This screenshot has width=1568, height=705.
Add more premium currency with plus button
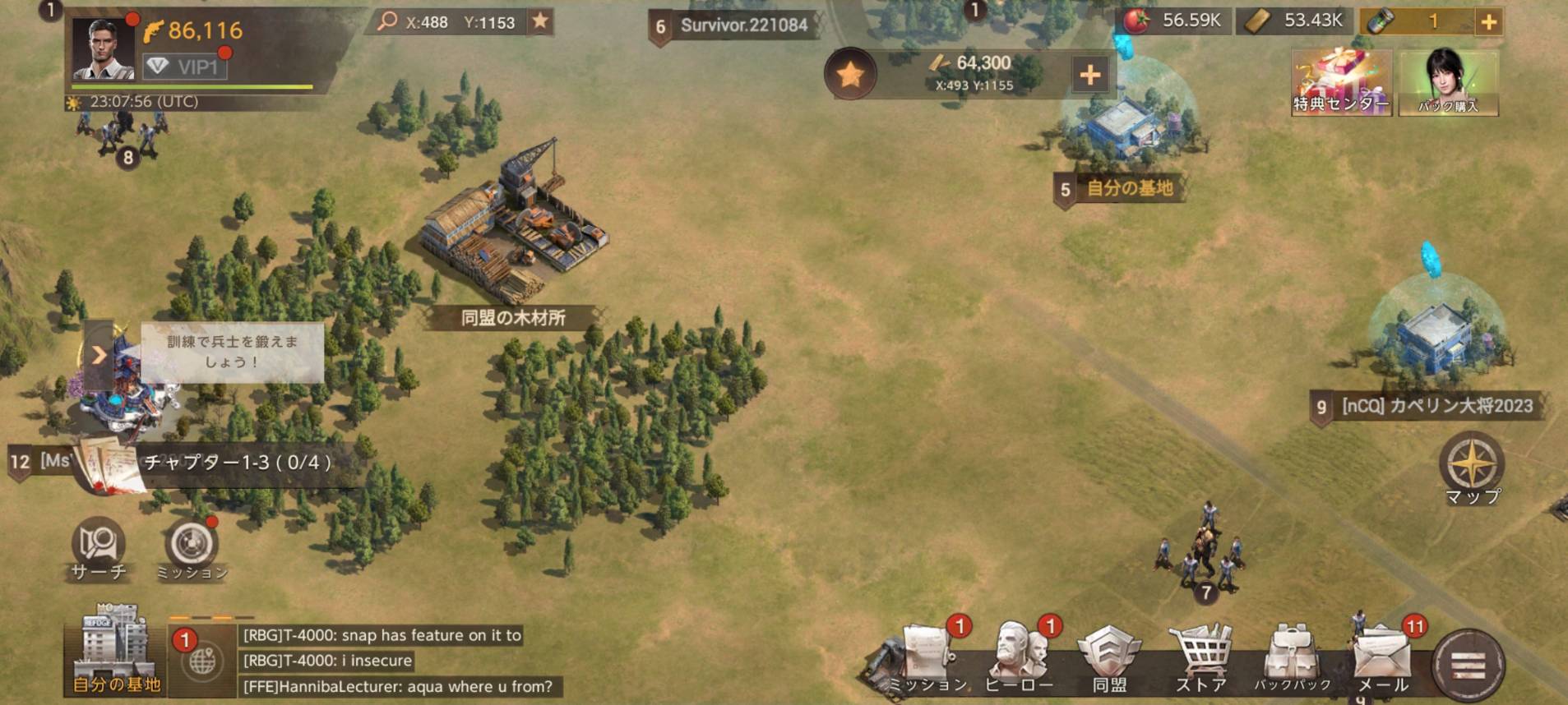point(1488,22)
